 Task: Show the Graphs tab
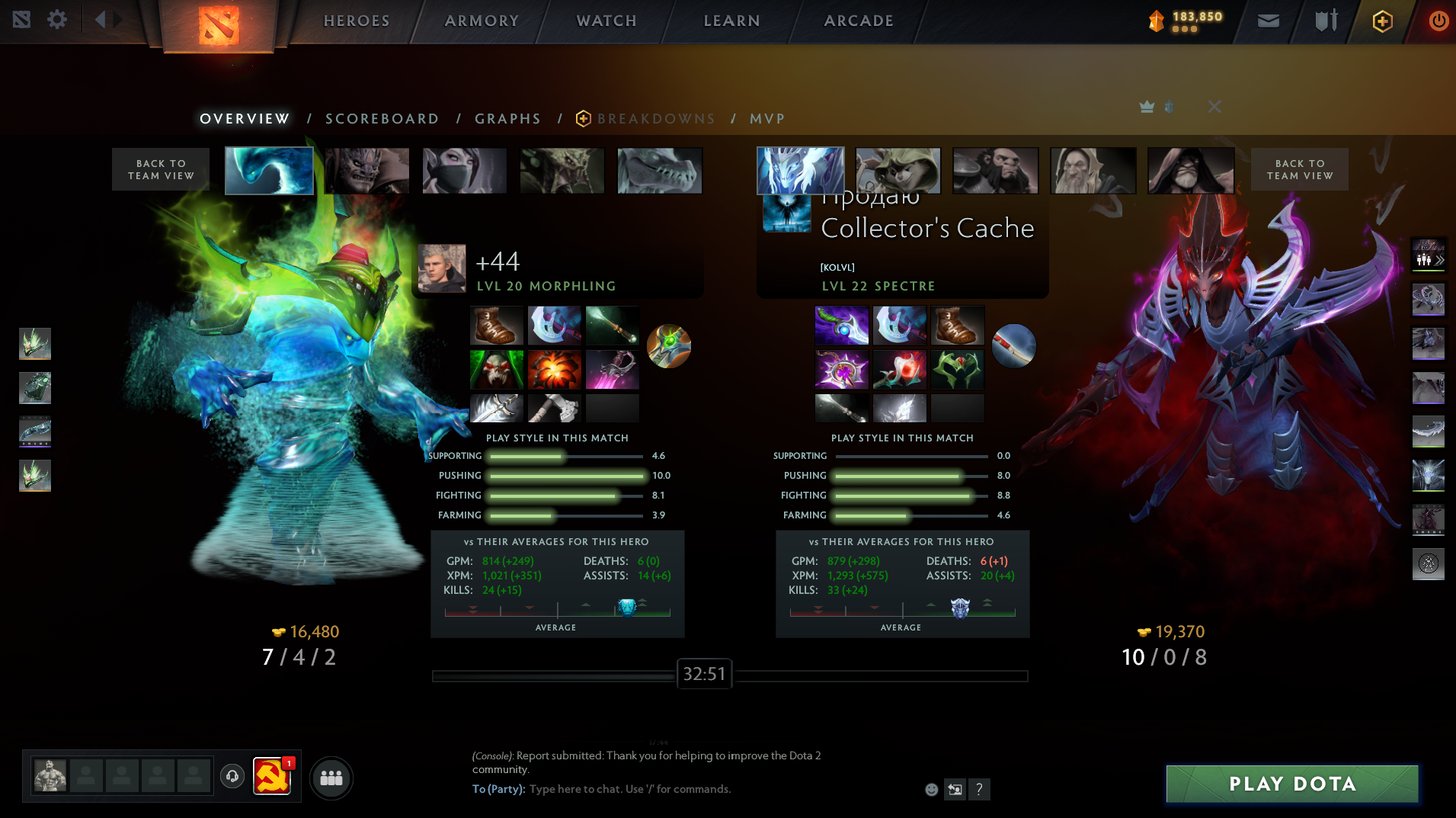pos(507,119)
